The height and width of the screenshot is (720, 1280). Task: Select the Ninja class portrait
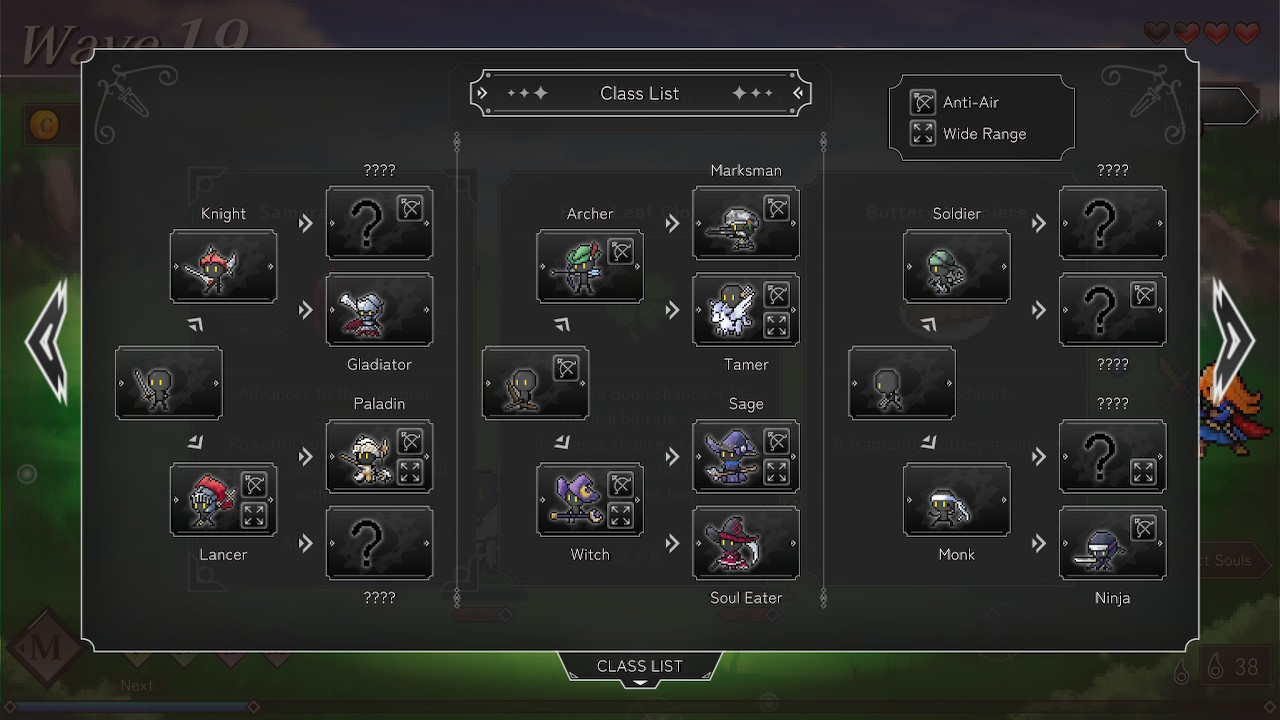point(1112,543)
